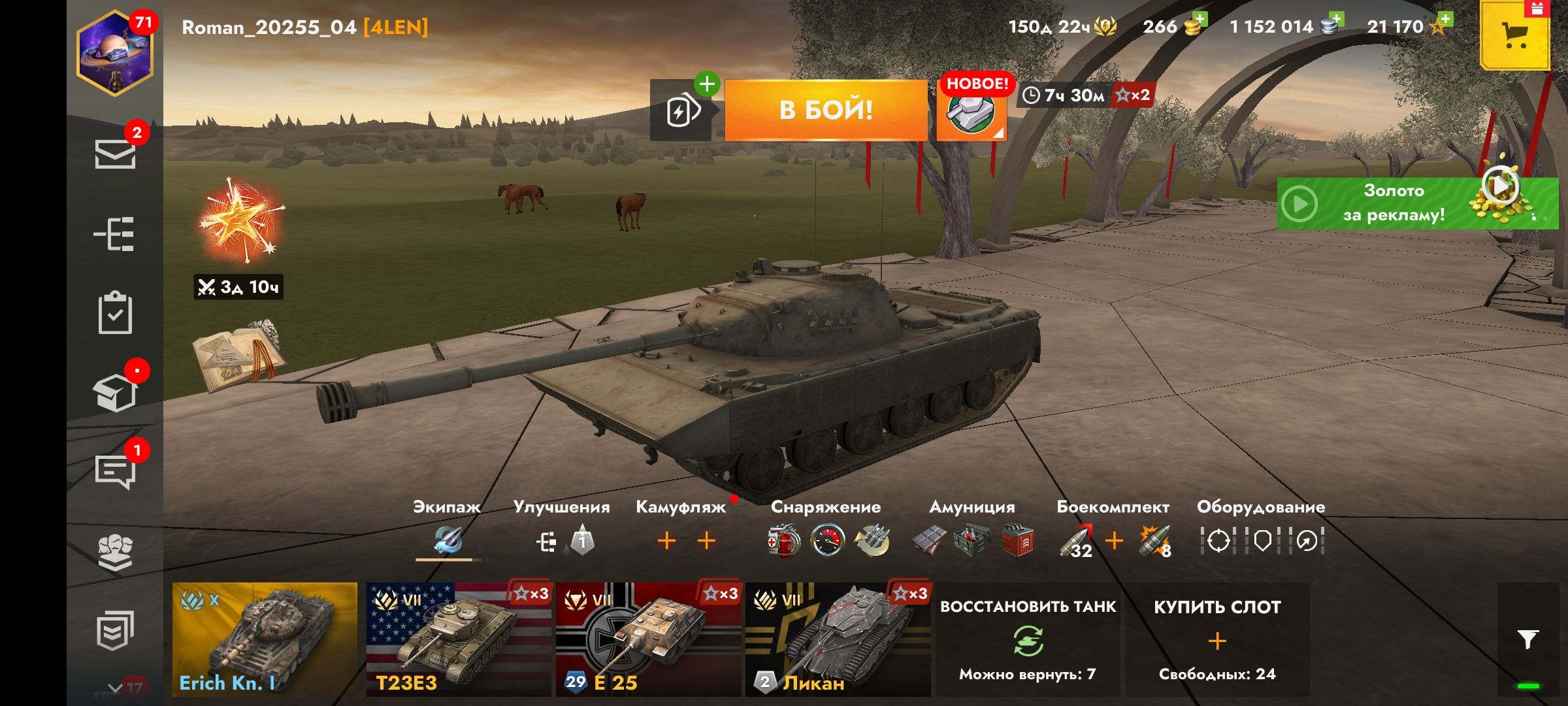Open the tank filter
This screenshot has width=1568, height=706.
pos(1527,639)
